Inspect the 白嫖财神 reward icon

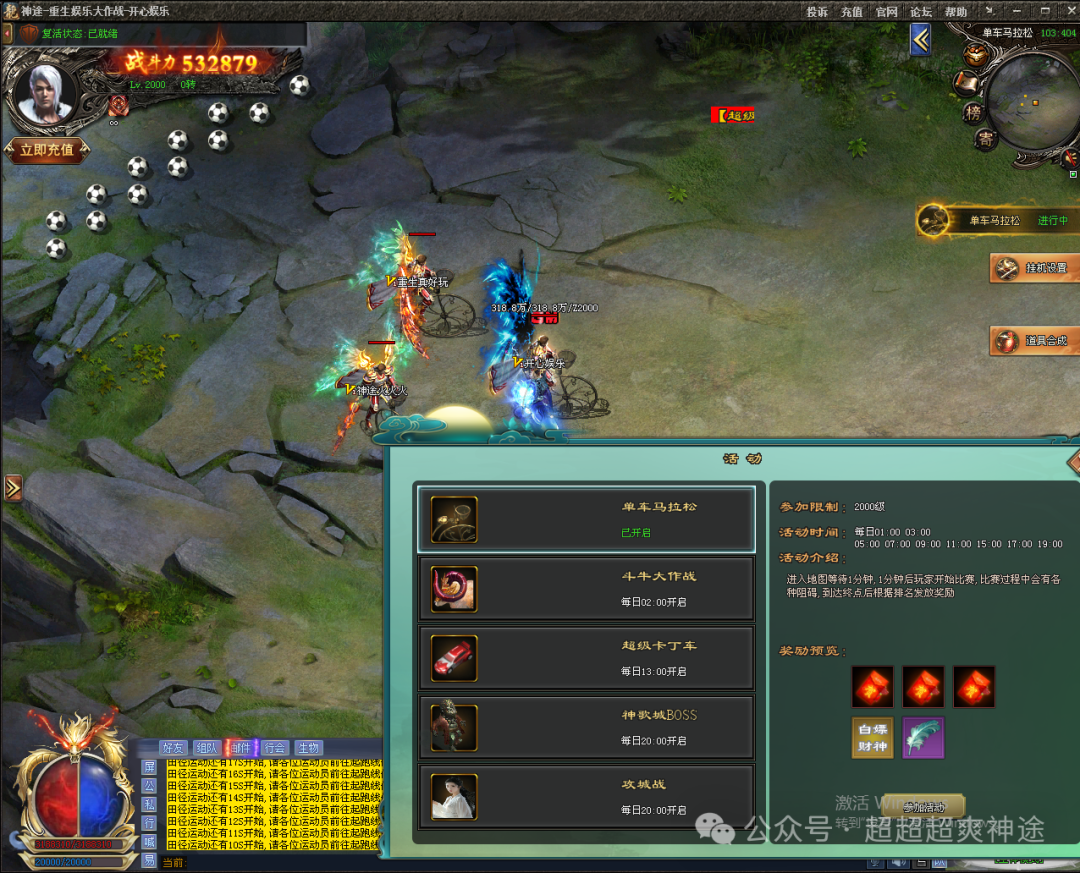(872, 738)
